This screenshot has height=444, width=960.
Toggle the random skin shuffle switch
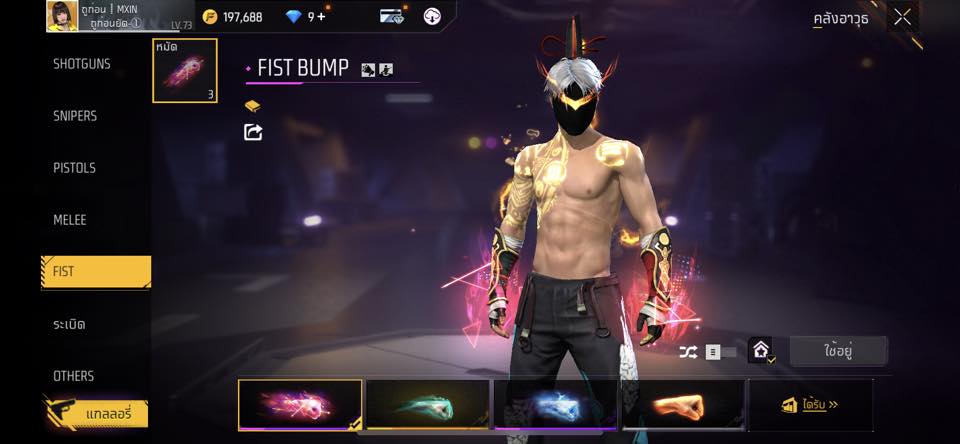tap(720, 352)
